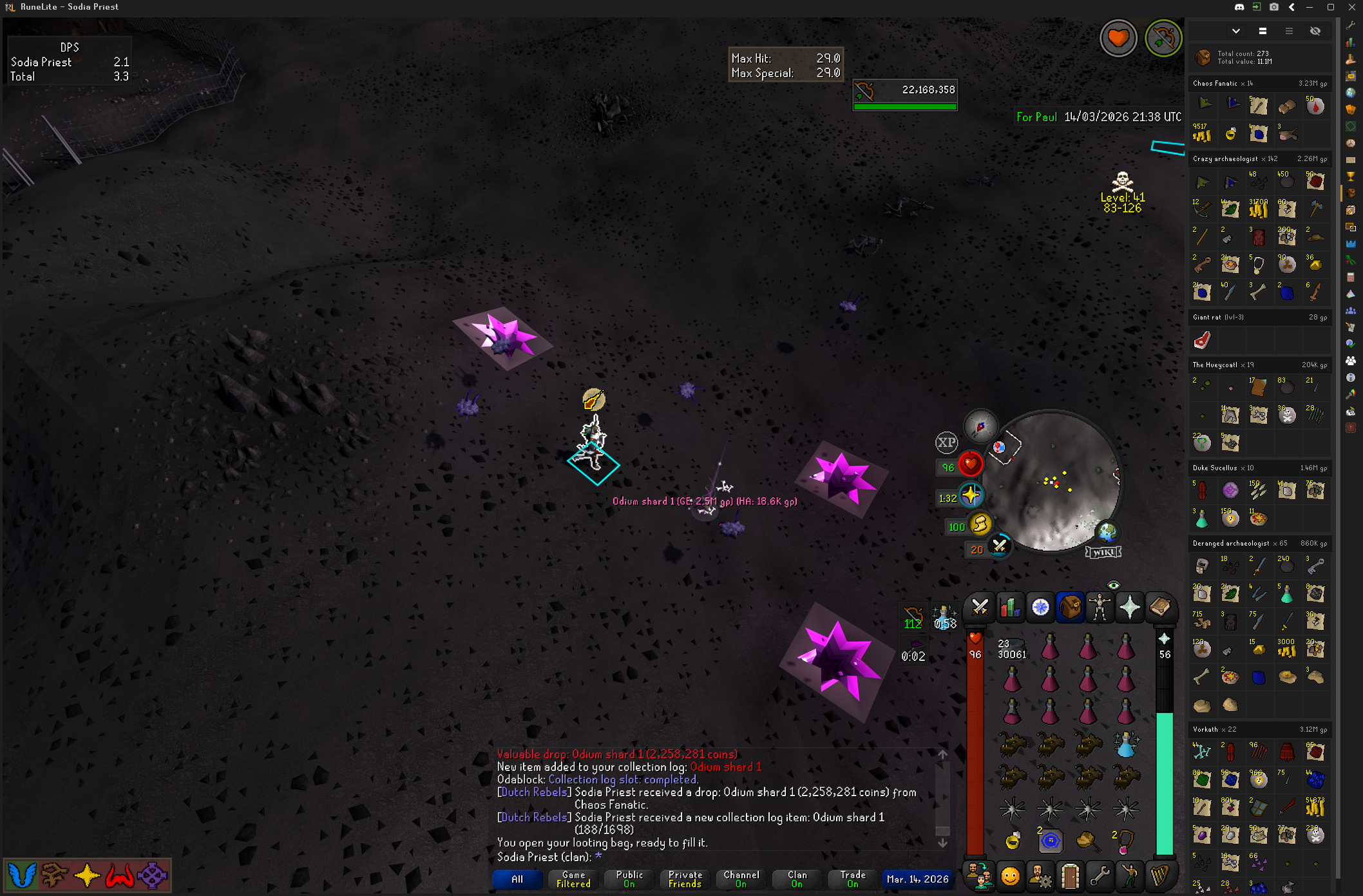Use the blue sparkling potion in inventory
Image resolution: width=1363 pixels, height=896 pixels.
pos(1125,745)
